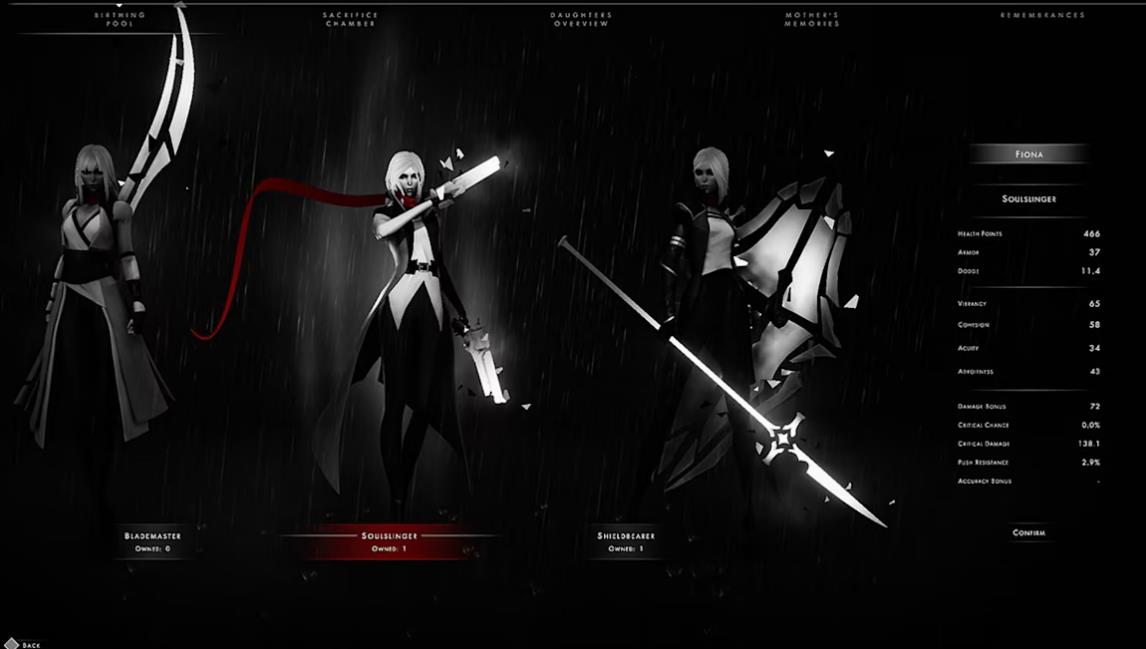
Task: Click the Fiona name field
Action: click(1028, 154)
